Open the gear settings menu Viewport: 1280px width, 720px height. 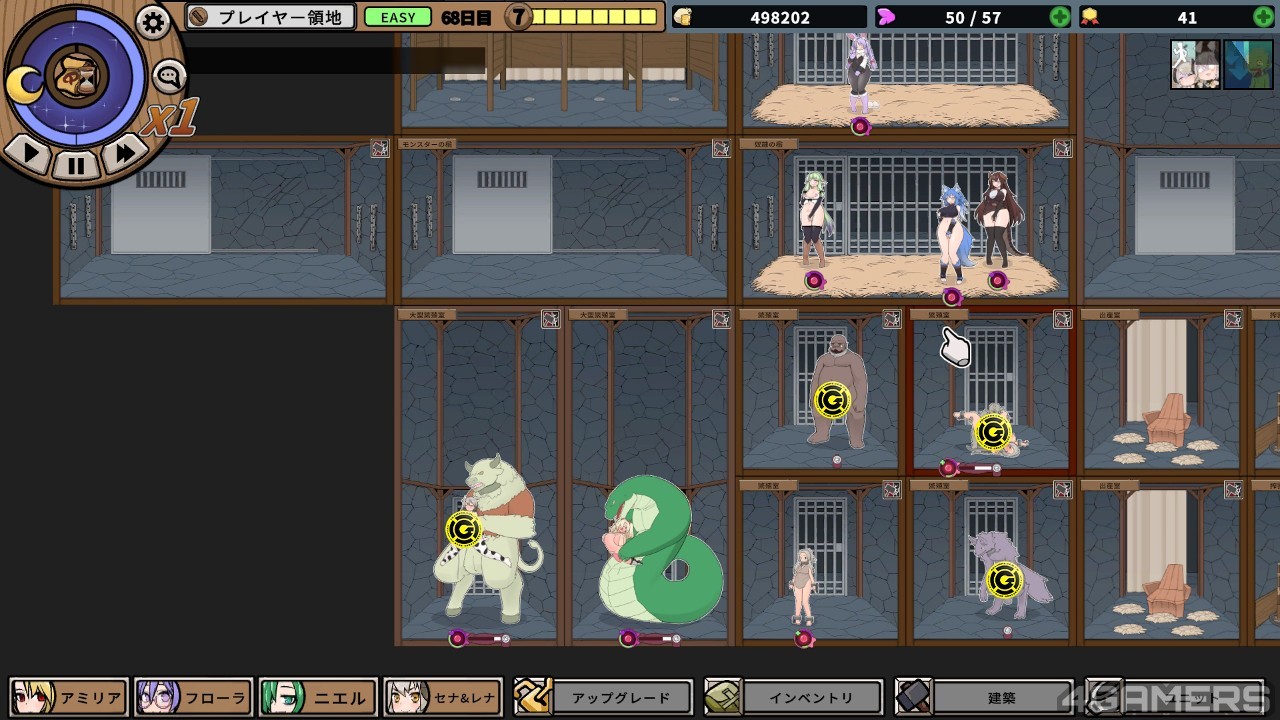(x=153, y=22)
